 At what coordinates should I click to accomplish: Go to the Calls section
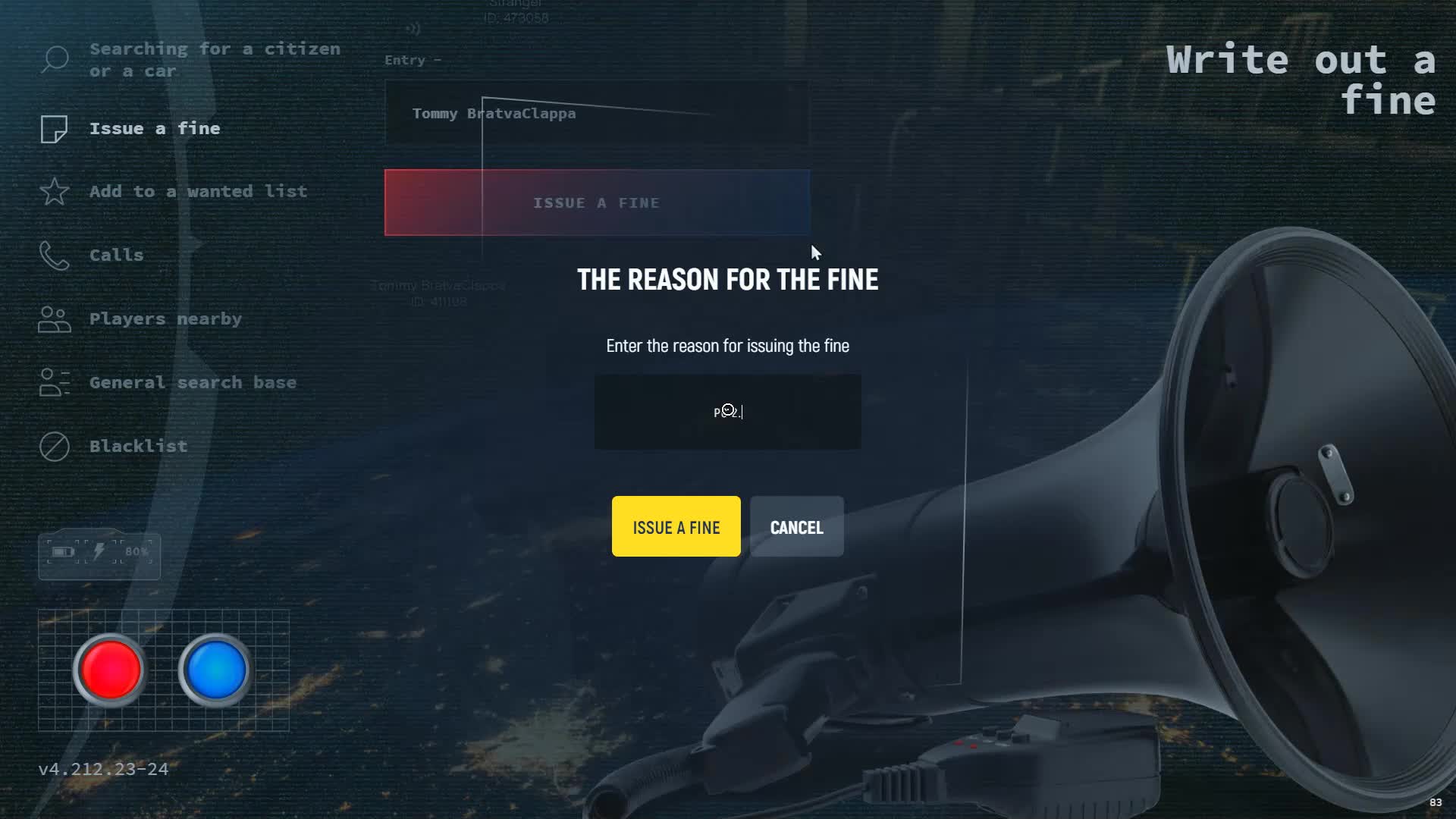116,256
